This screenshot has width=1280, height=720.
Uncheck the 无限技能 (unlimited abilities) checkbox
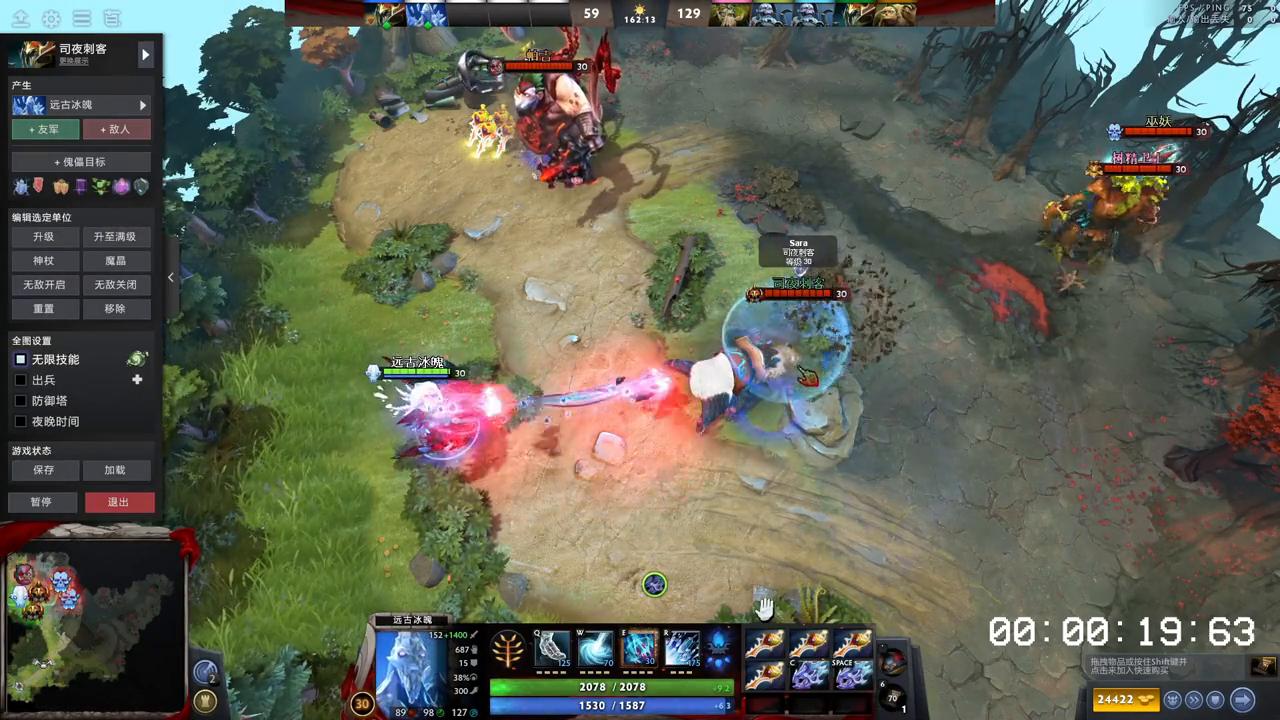click(x=22, y=360)
